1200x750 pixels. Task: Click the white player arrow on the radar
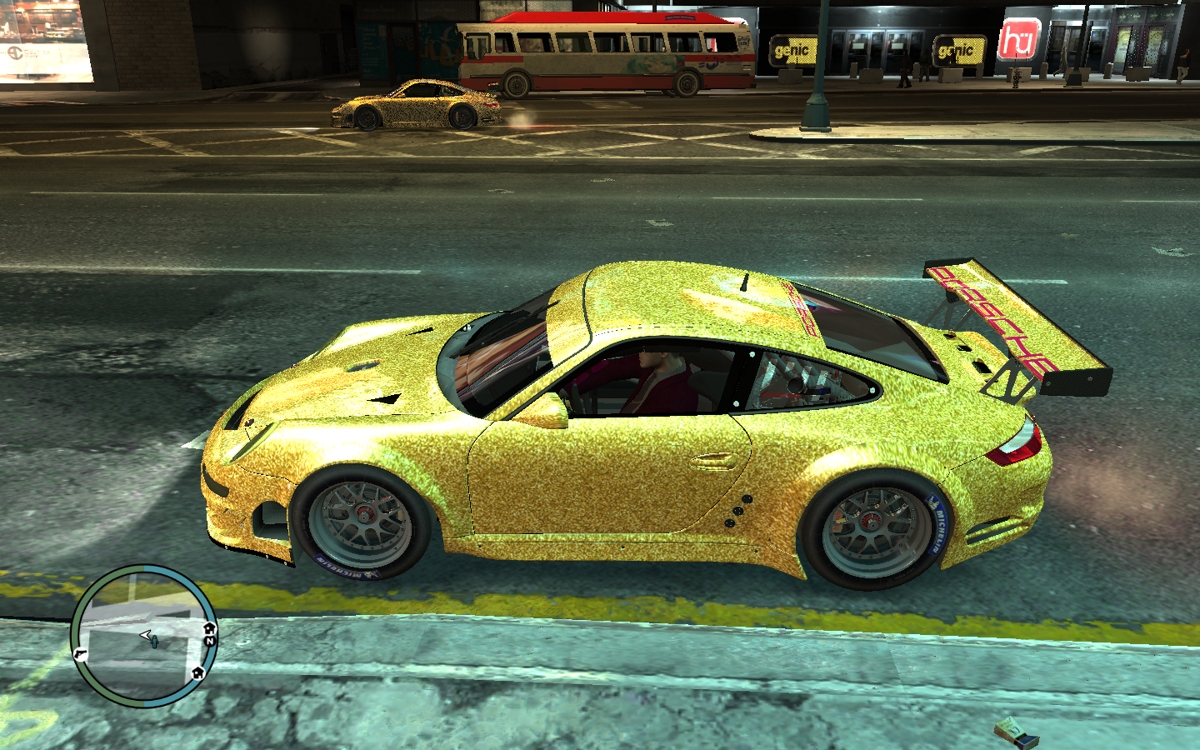click(147, 635)
